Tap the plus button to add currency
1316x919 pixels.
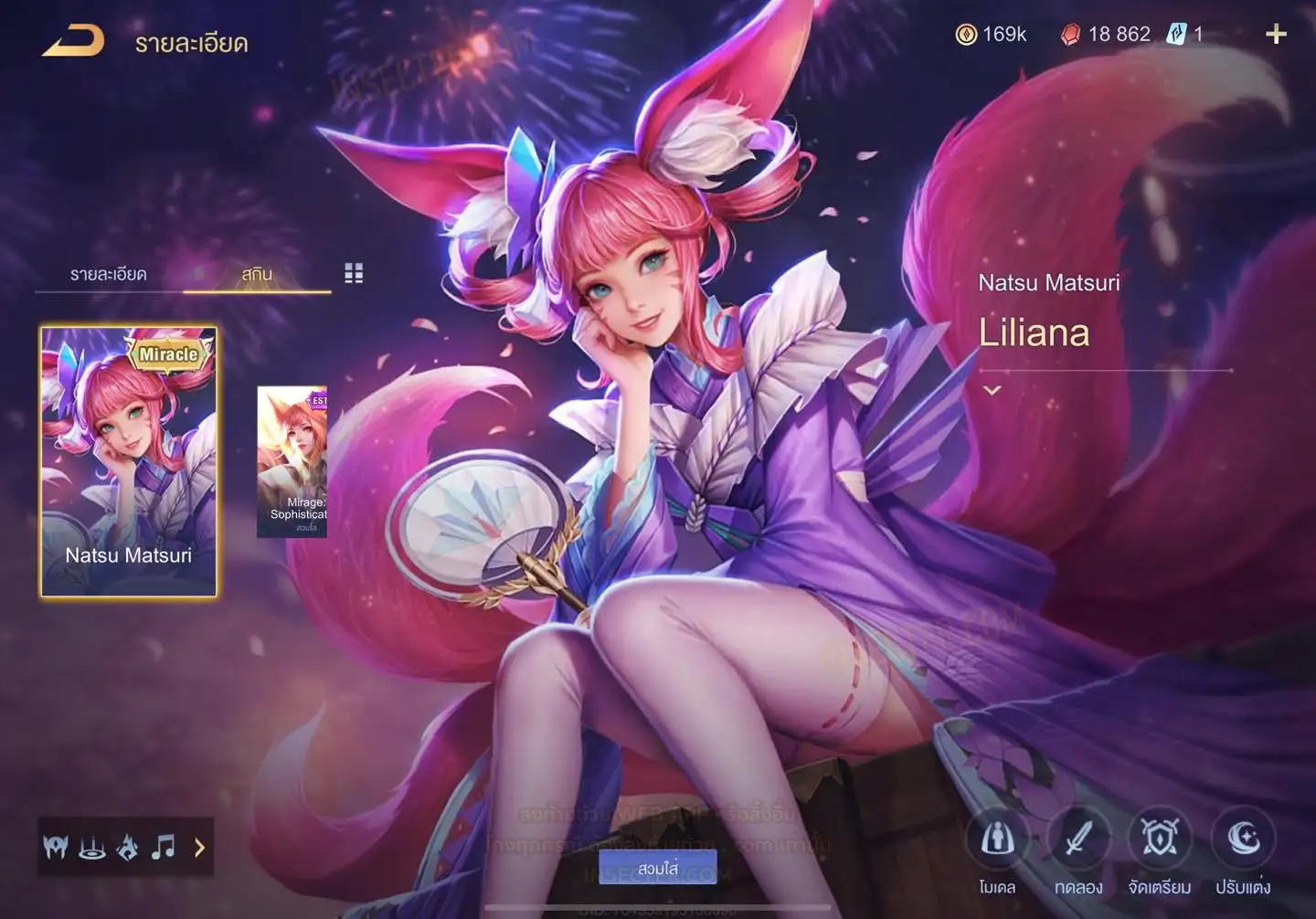pyautogui.click(x=1276, y=35)
